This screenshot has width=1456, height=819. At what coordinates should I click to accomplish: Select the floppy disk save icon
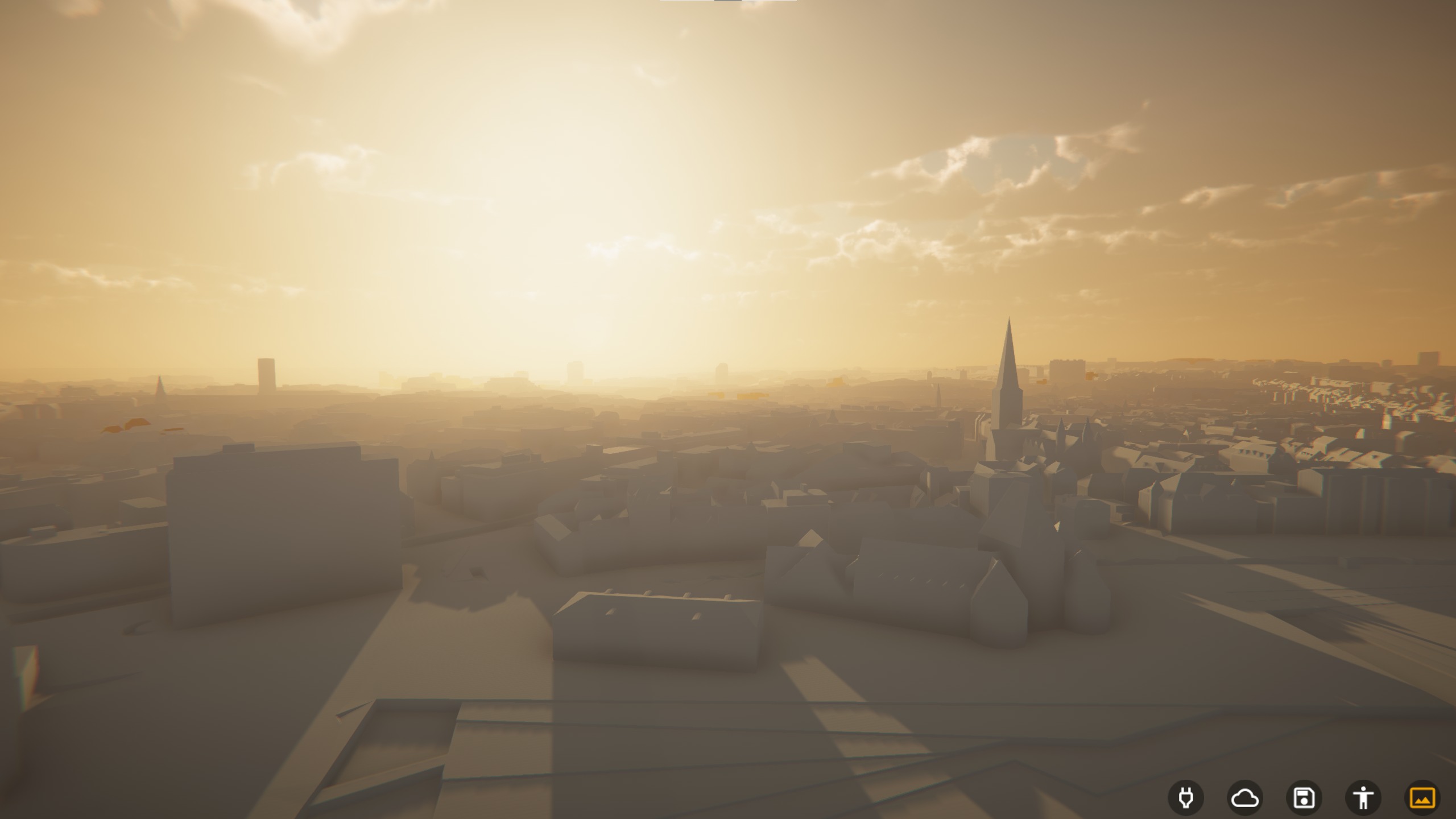(x=1304, y=798)
